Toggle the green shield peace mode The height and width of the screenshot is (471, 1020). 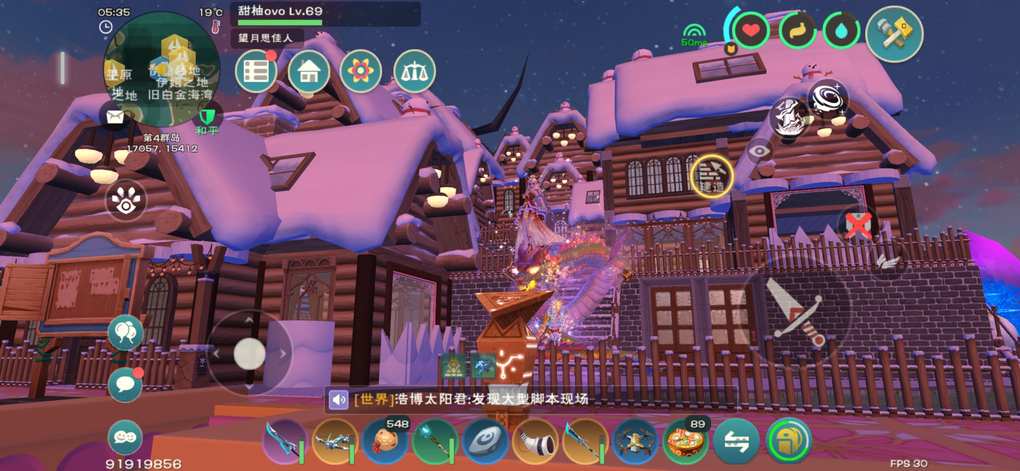[x=208, y=114]
